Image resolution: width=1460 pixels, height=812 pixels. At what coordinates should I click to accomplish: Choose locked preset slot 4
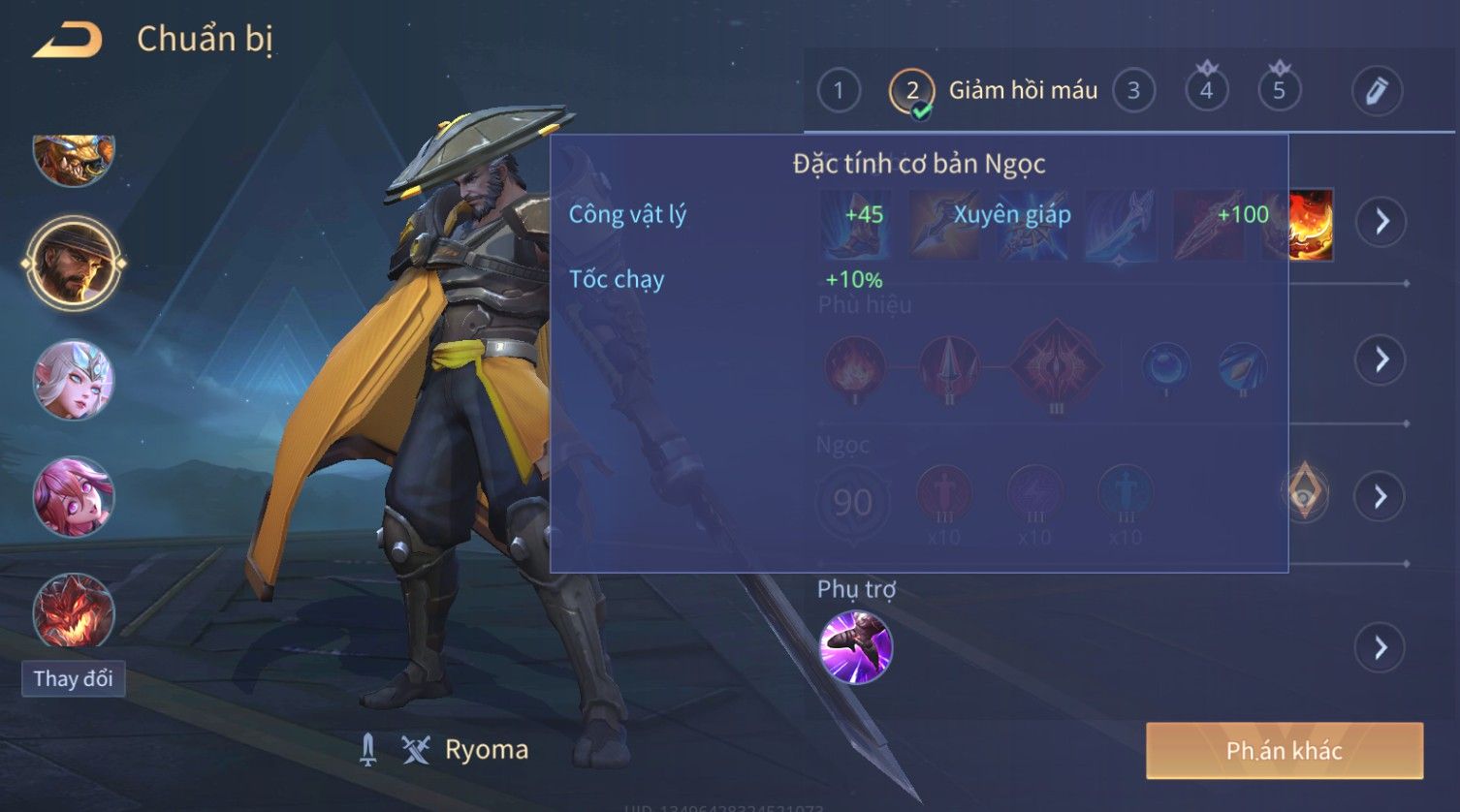pyautogui.click(x=1206, y=90)
